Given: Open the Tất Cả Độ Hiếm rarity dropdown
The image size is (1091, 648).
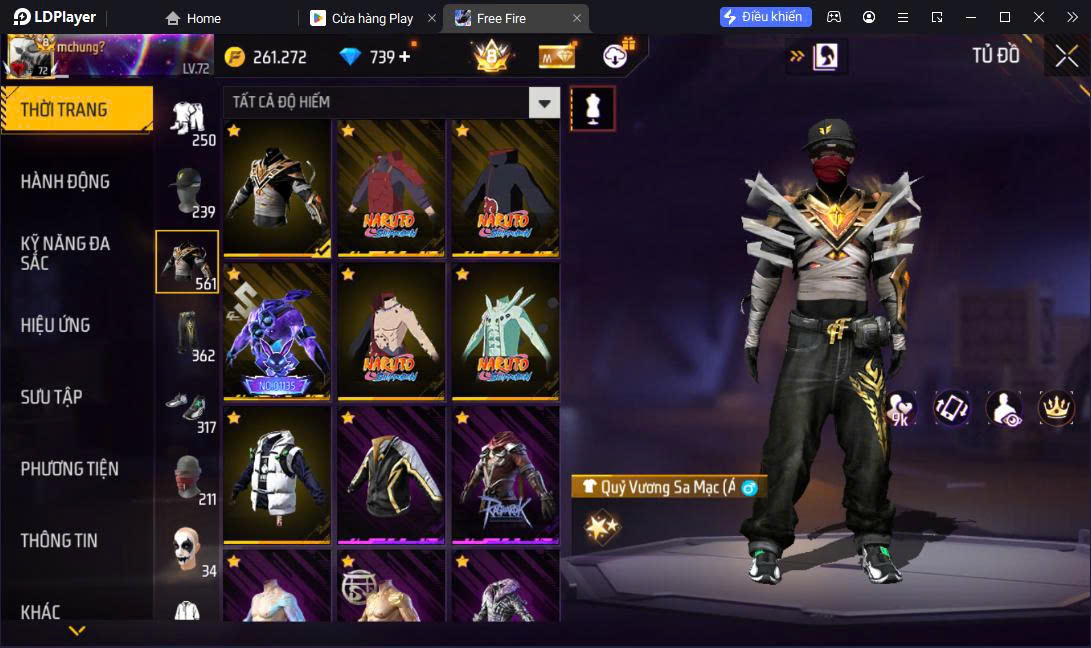Looking at the screenshot, I should (x=544, y=102).
